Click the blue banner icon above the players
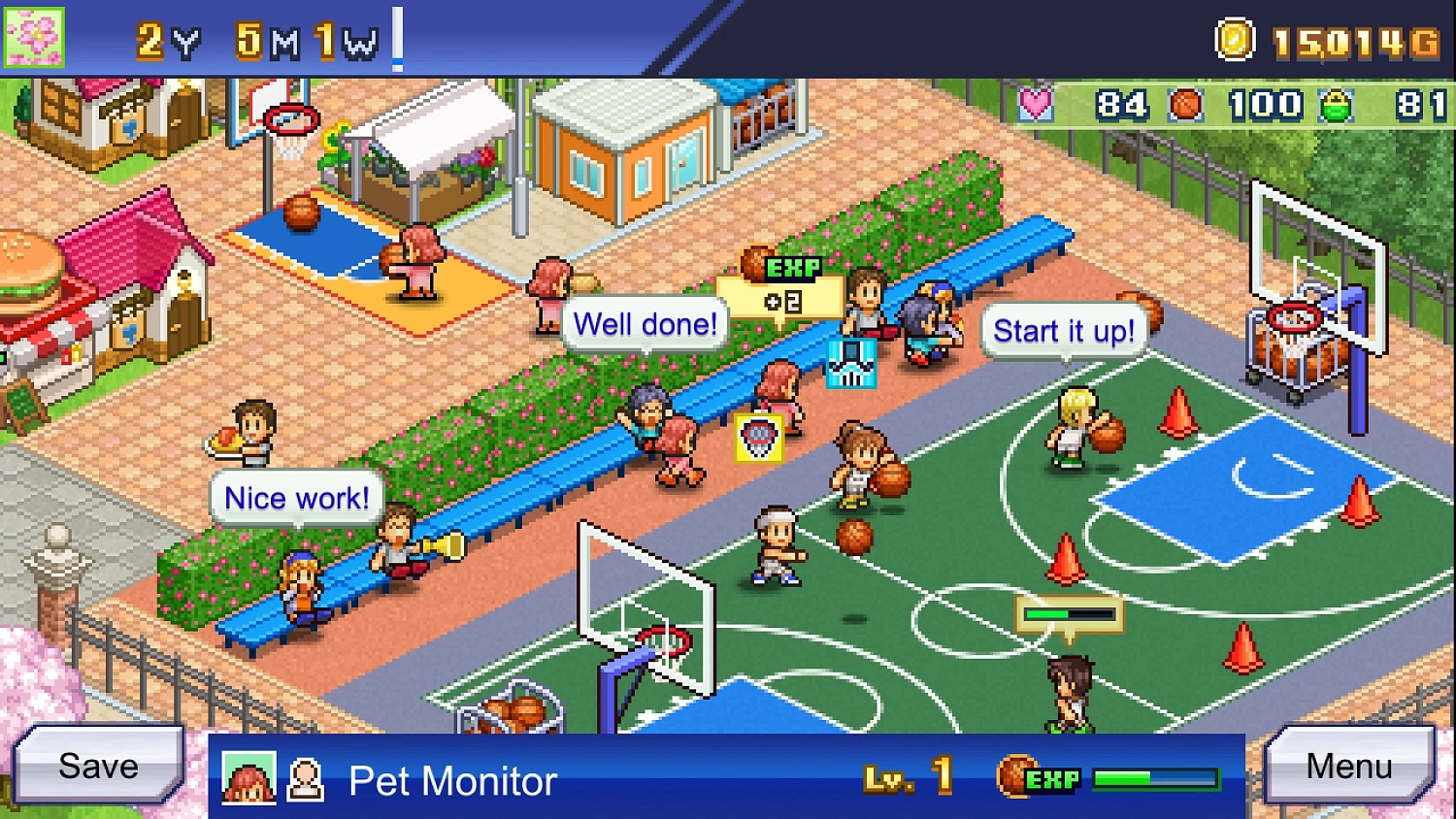The image size is (1456, 819). [x=851, y=361]
